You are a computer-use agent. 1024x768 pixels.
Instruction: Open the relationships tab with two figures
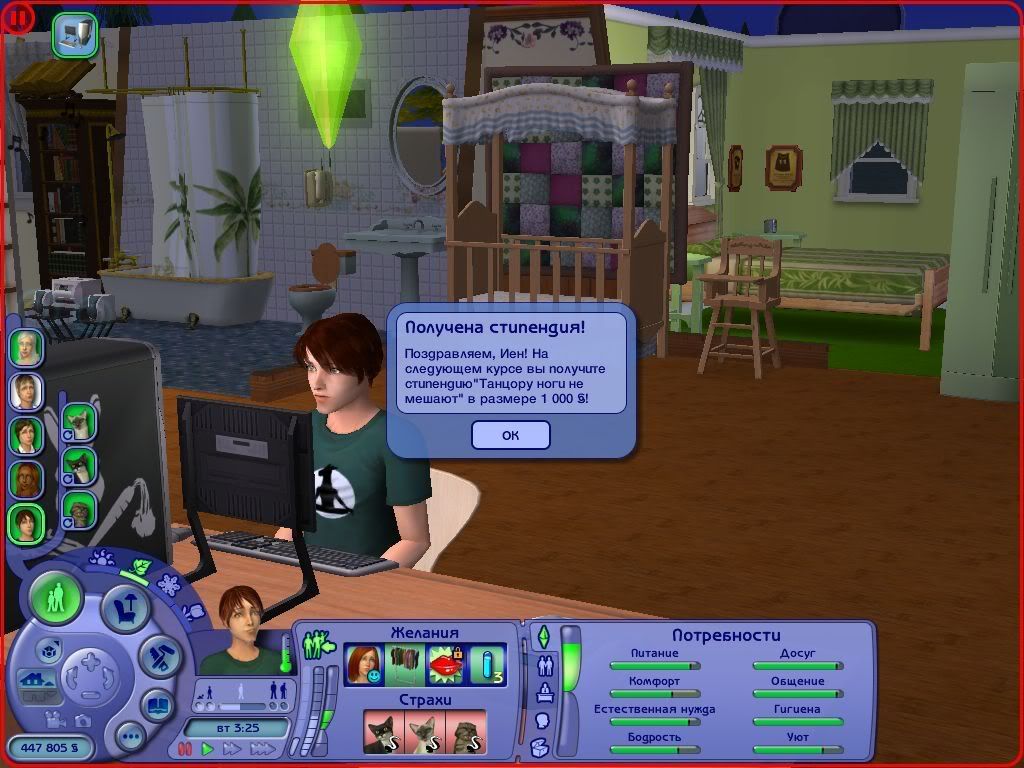click(546, 664)
